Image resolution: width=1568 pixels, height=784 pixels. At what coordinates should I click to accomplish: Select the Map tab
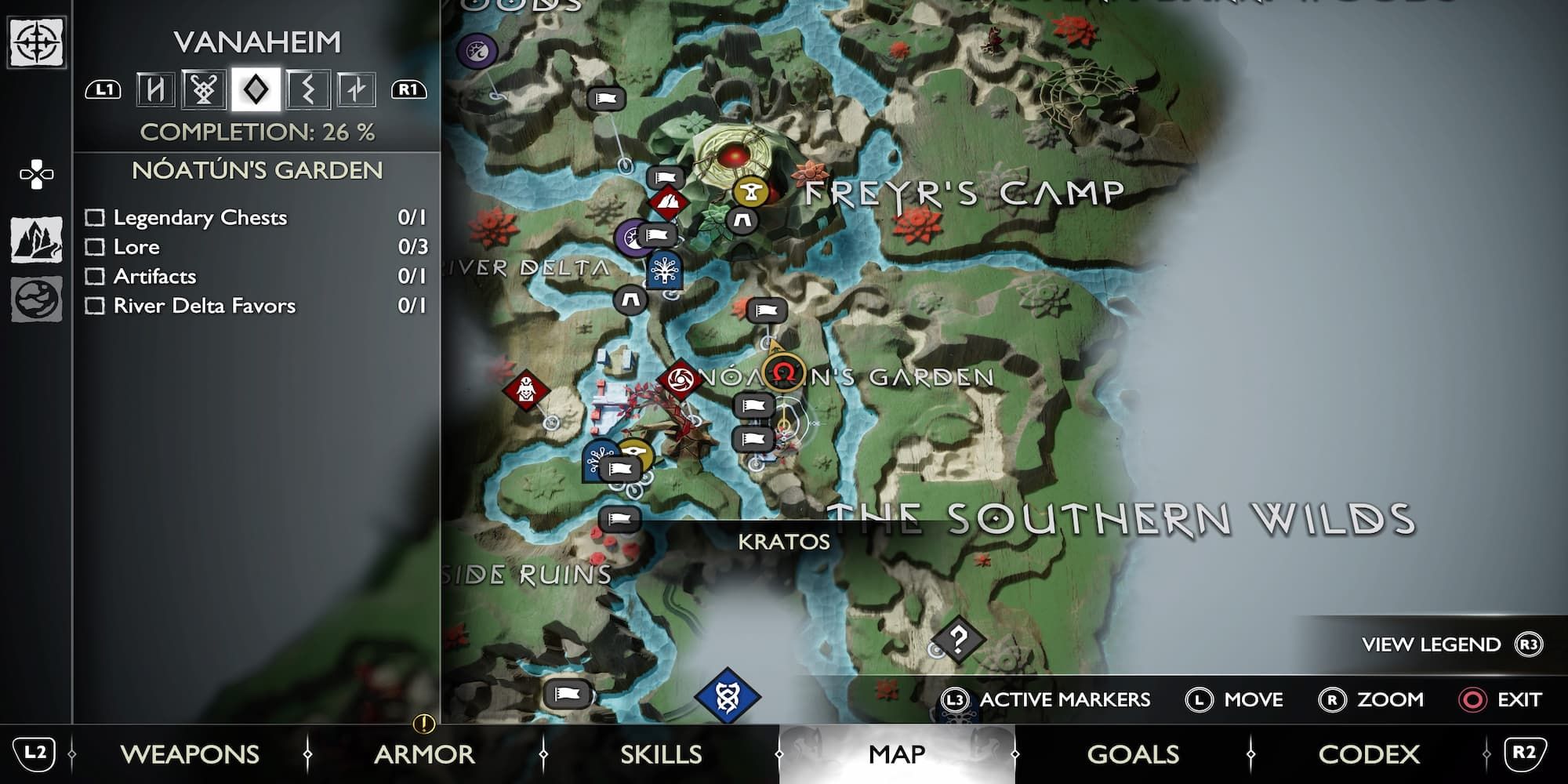(897, 754)
